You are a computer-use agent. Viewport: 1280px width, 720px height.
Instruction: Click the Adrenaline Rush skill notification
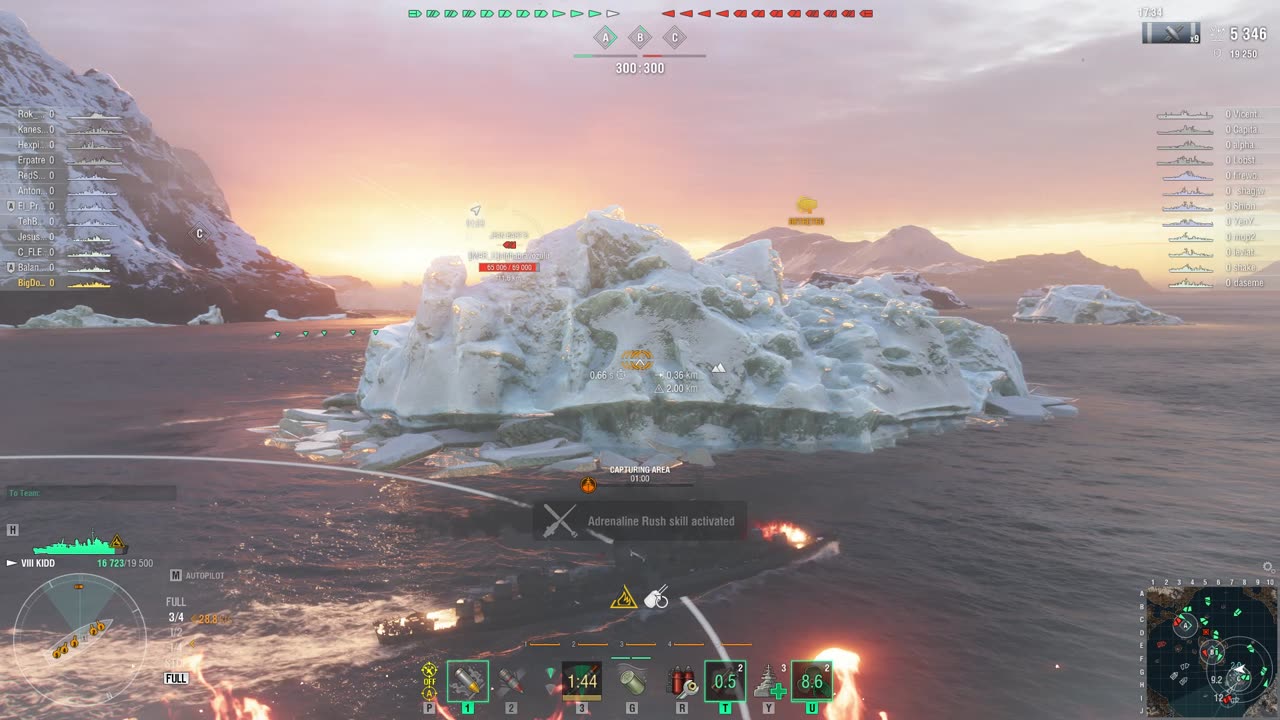tap(640, 521)
